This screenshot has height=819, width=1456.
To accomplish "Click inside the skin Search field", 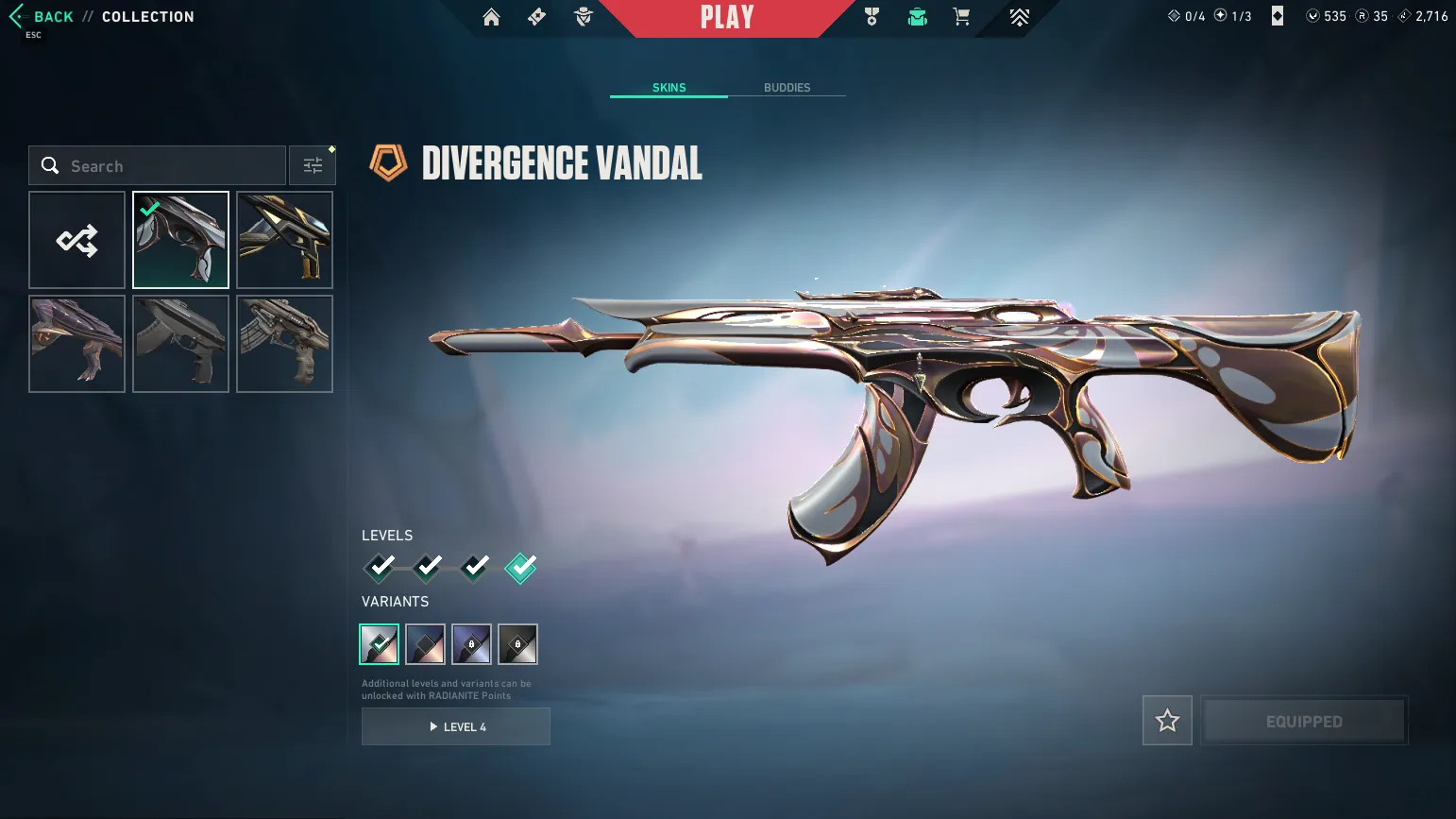I will [x=156, y=165].
